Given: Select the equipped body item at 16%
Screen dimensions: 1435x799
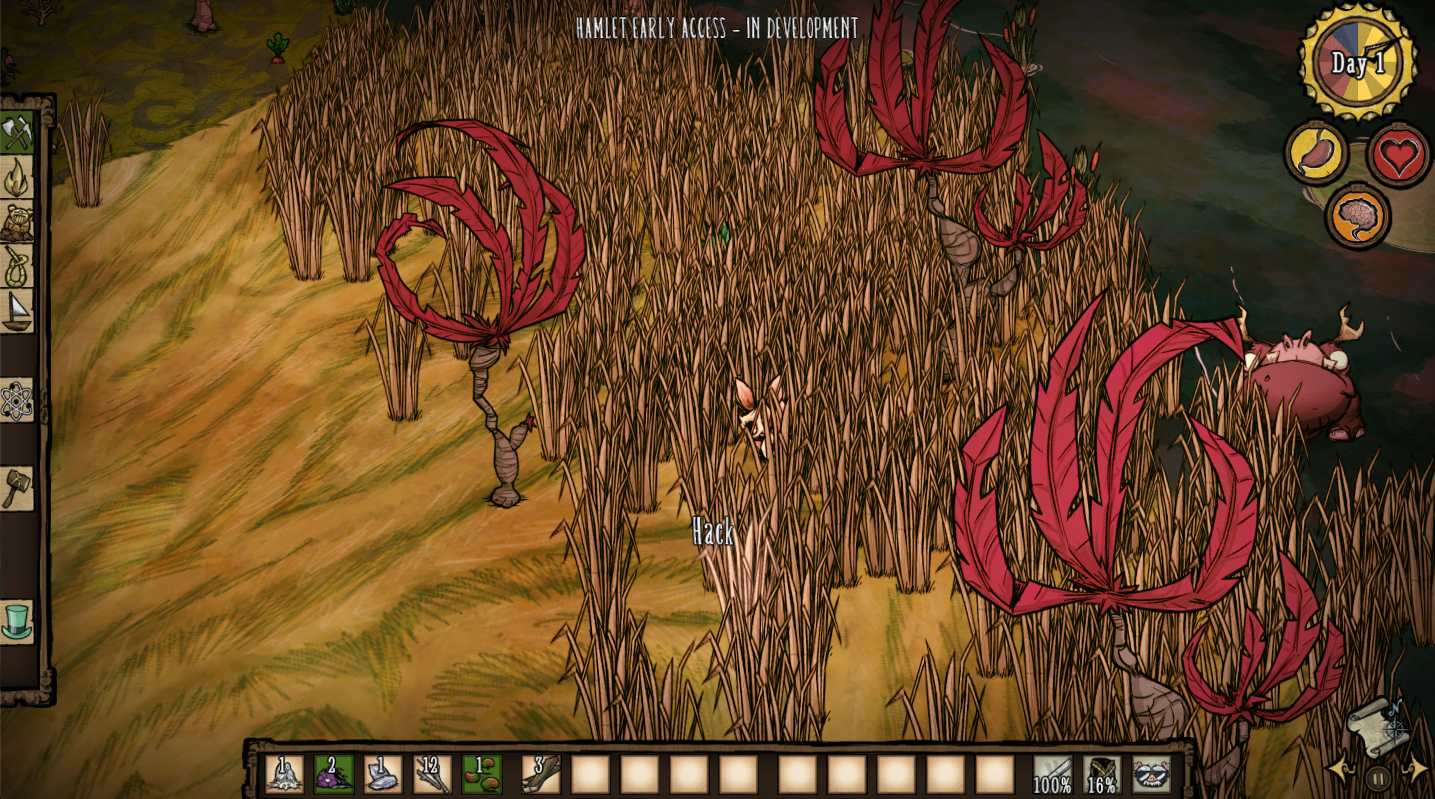Looking at the screenshot, I should pyautogui.click(x=1102, y=774).
